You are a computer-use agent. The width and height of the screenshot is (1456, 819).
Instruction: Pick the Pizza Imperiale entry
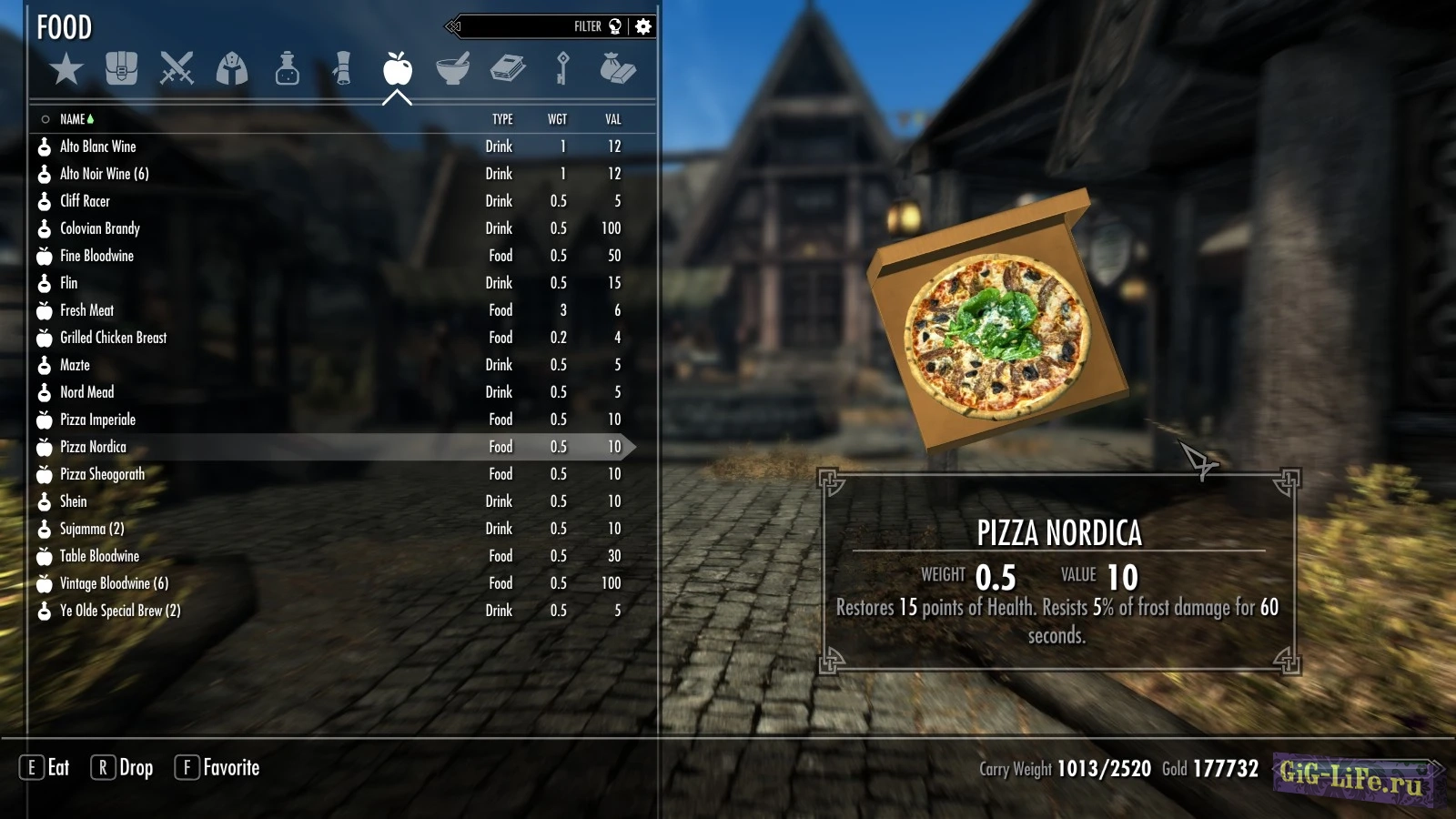pyautogui.click(x=98, y=420)
